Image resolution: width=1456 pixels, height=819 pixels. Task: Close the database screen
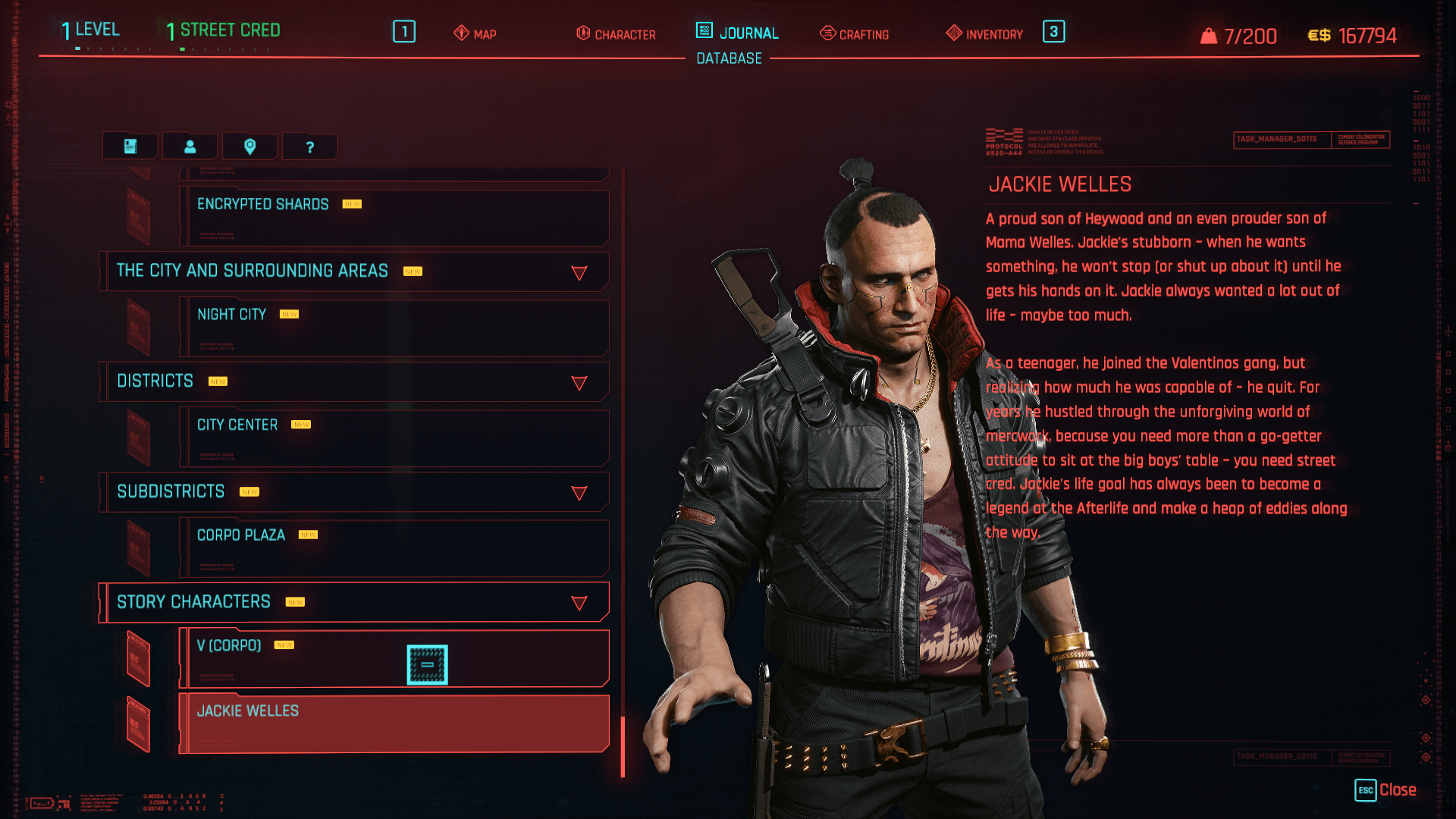point(1385,790)
